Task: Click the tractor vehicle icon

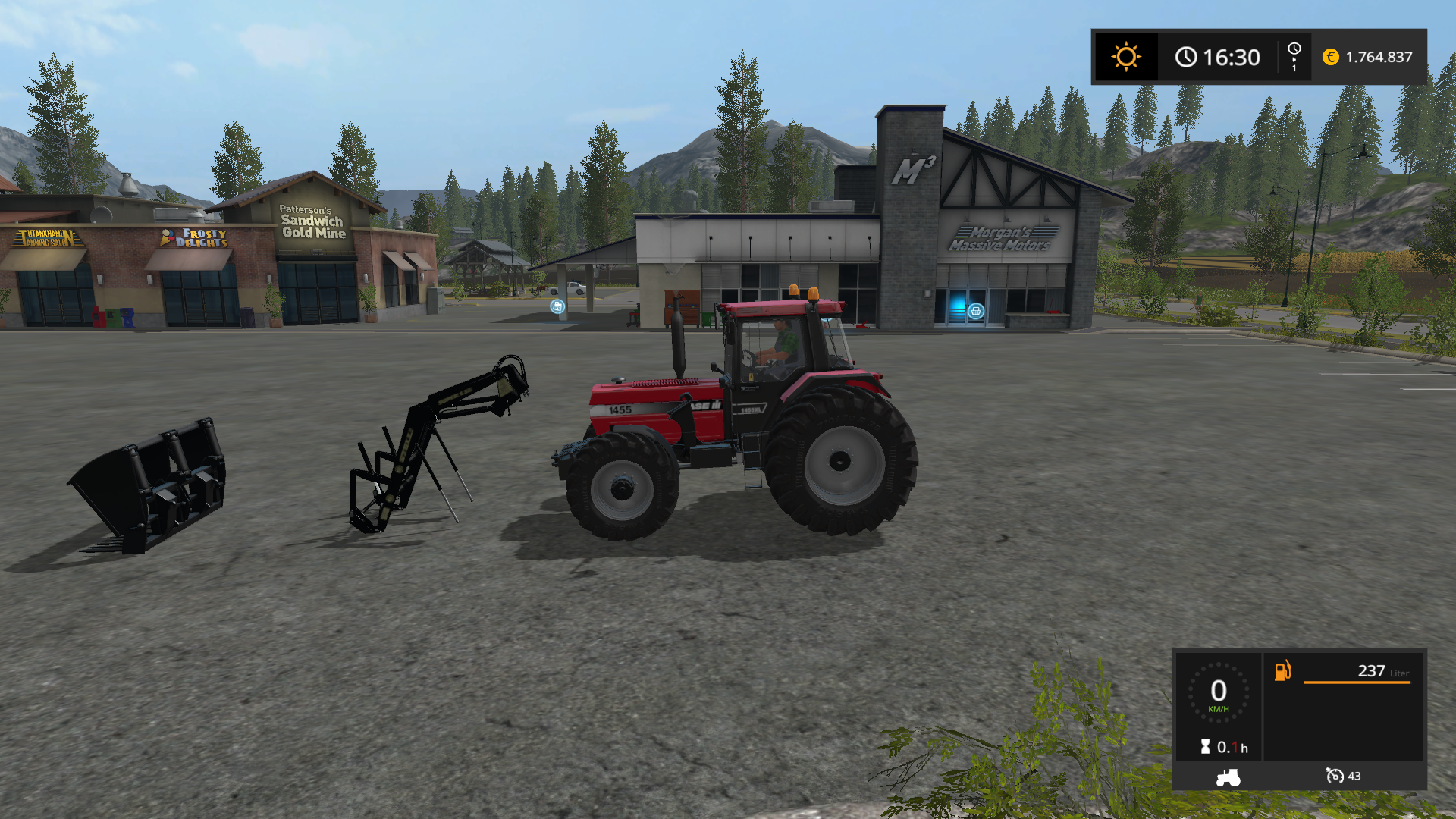Action: click(x=1228, y=777)
